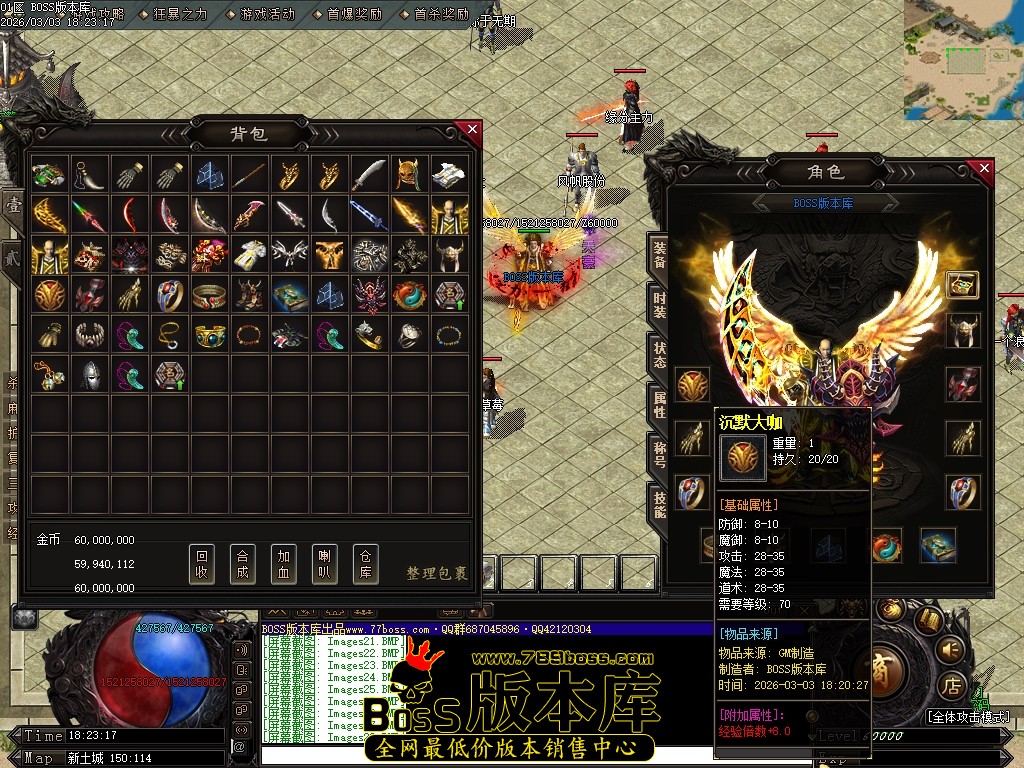The height and width of the screenshot is (768, 1024).
Task: Open 合成 synthesis from the bag
Action: tap(242, 565)
